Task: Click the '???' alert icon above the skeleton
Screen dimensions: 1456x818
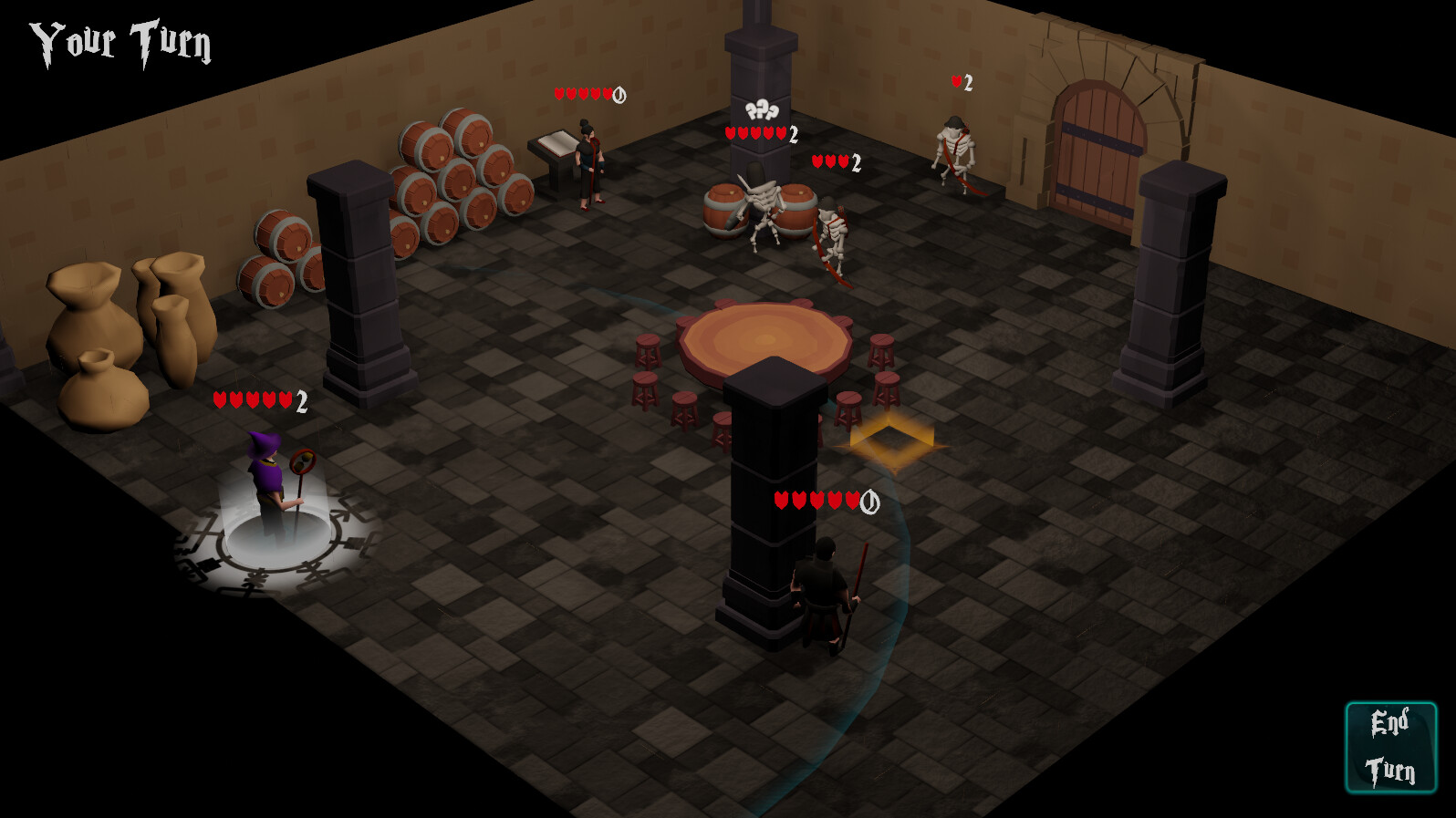Action: point(760,110)
